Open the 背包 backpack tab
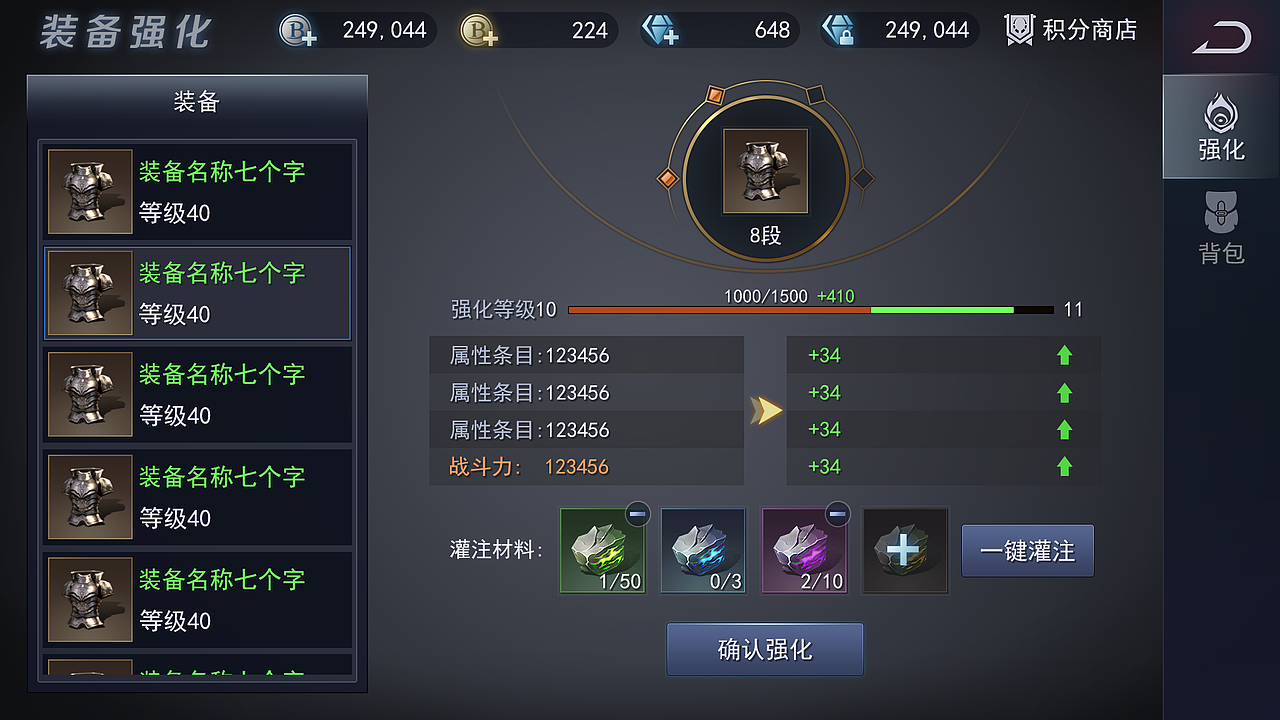The width and height of the screenshot is (1280, 720). [1221, 230]
